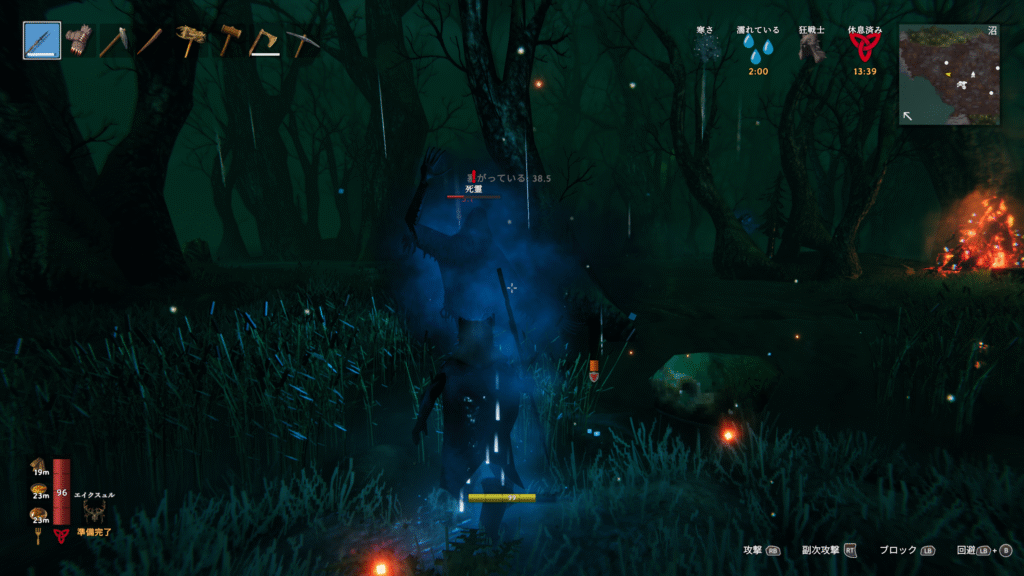1024x576 pixels.
Task: Select the pickaxe hotbar slot
Action: point(300,41)
